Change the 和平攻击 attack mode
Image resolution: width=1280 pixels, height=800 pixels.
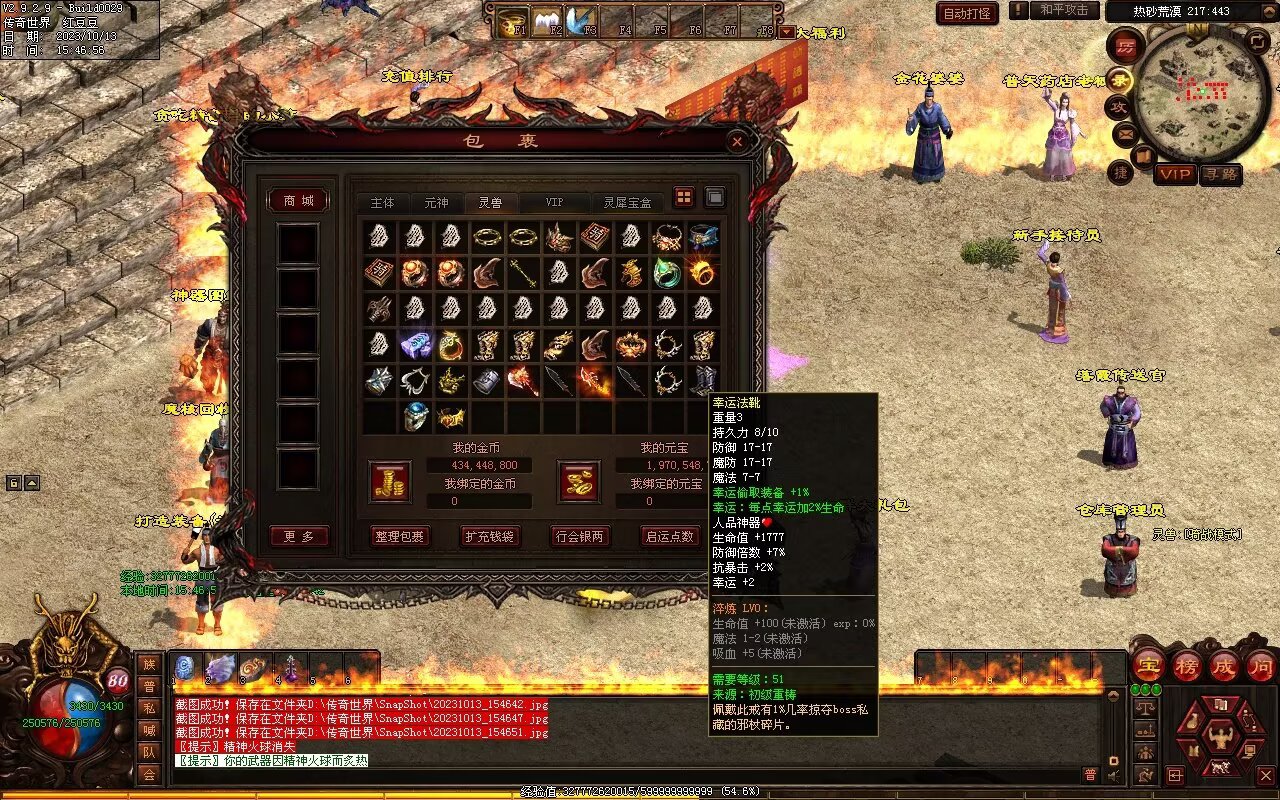pyautogui.click(x=1063, y=10)
